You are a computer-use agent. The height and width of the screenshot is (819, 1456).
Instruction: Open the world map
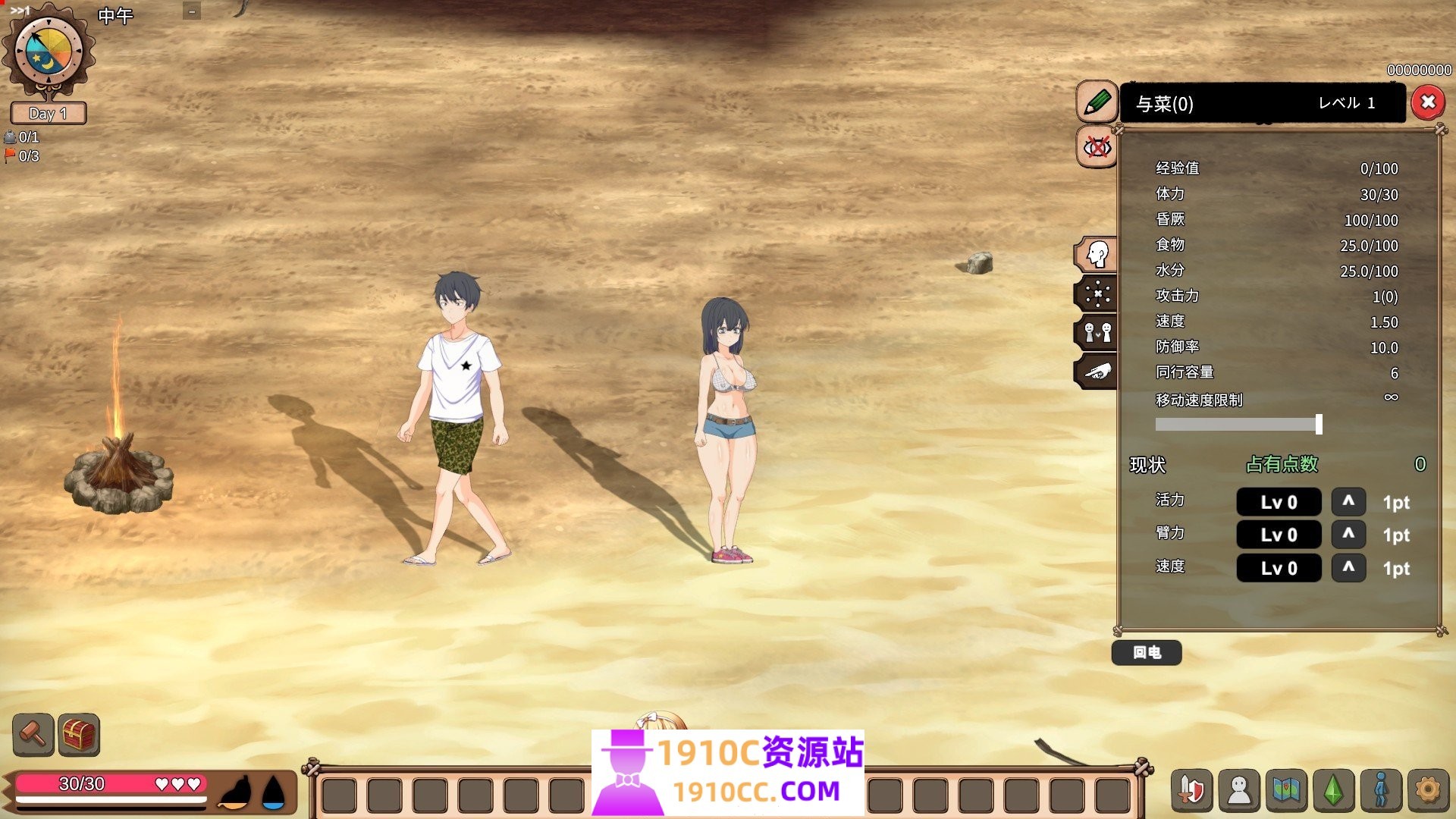[x=1286, y=791]
